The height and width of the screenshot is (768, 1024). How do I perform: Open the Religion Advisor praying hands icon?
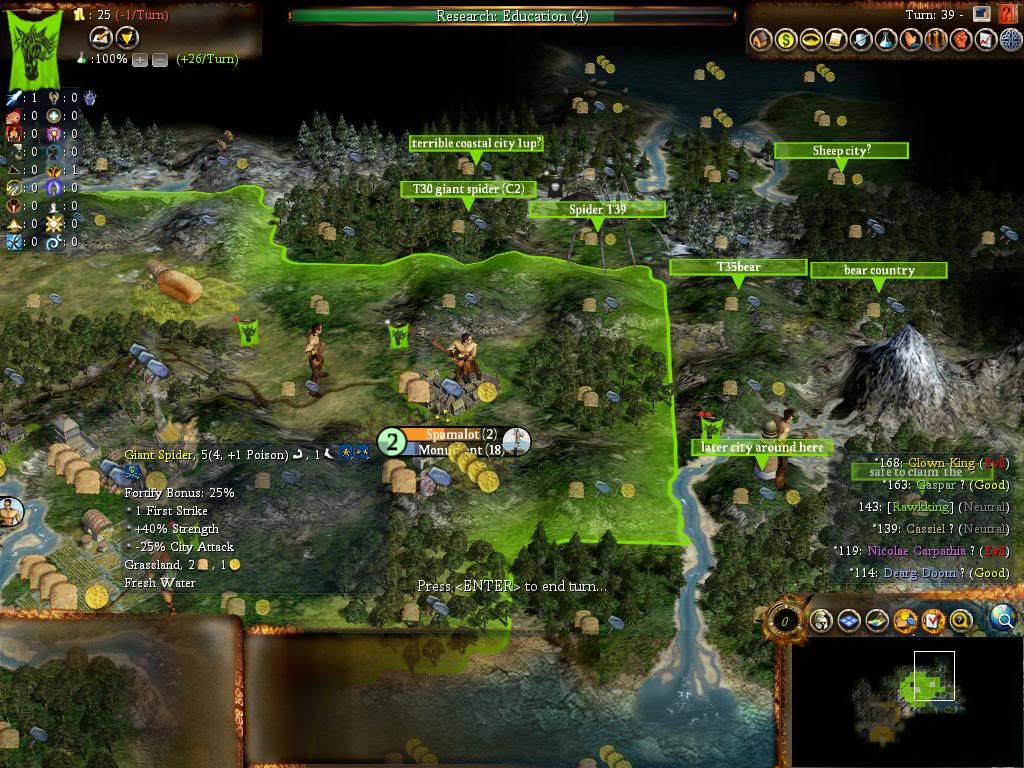[x=911, y=40]
